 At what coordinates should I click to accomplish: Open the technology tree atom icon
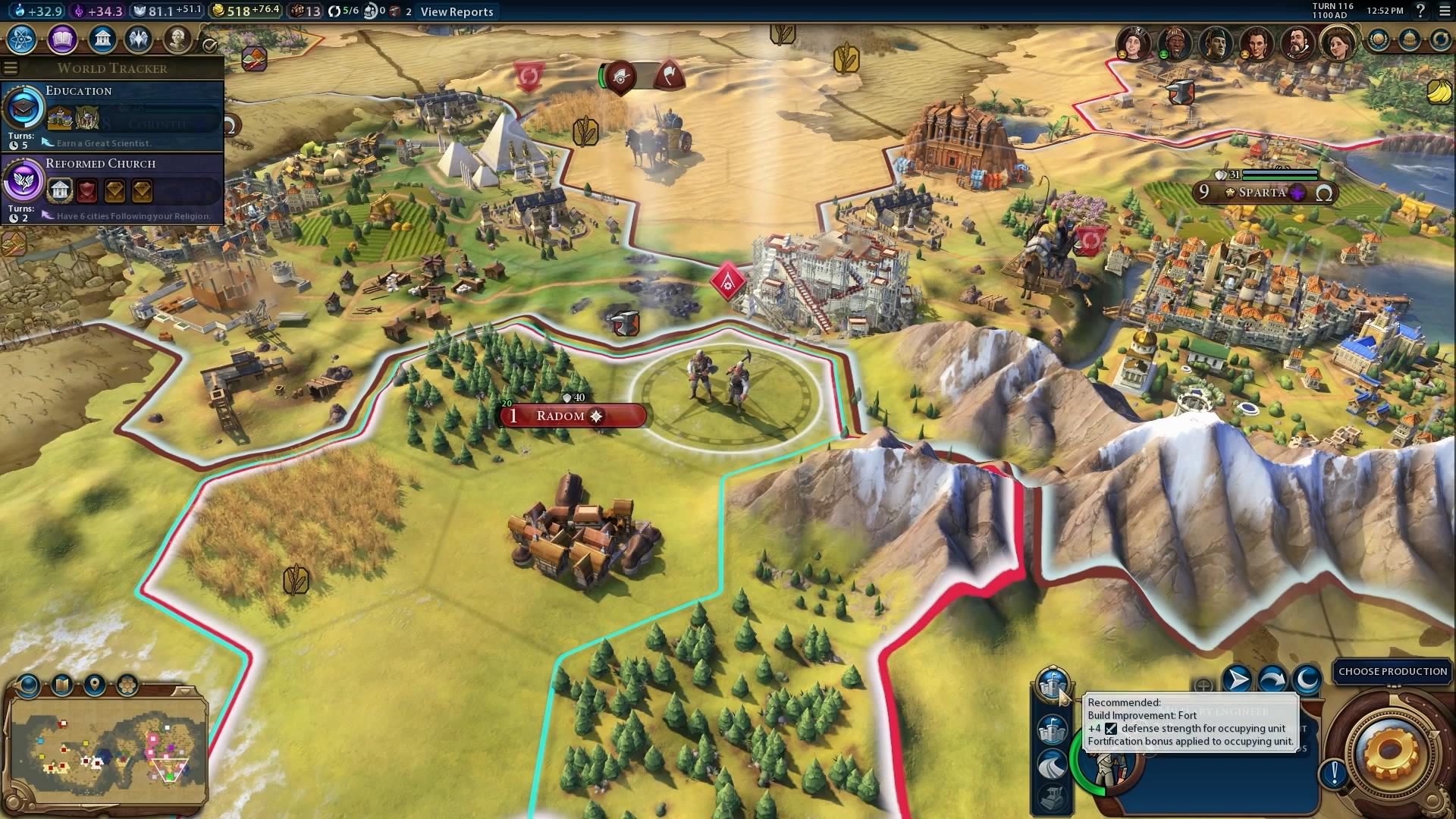click(22, 39)
